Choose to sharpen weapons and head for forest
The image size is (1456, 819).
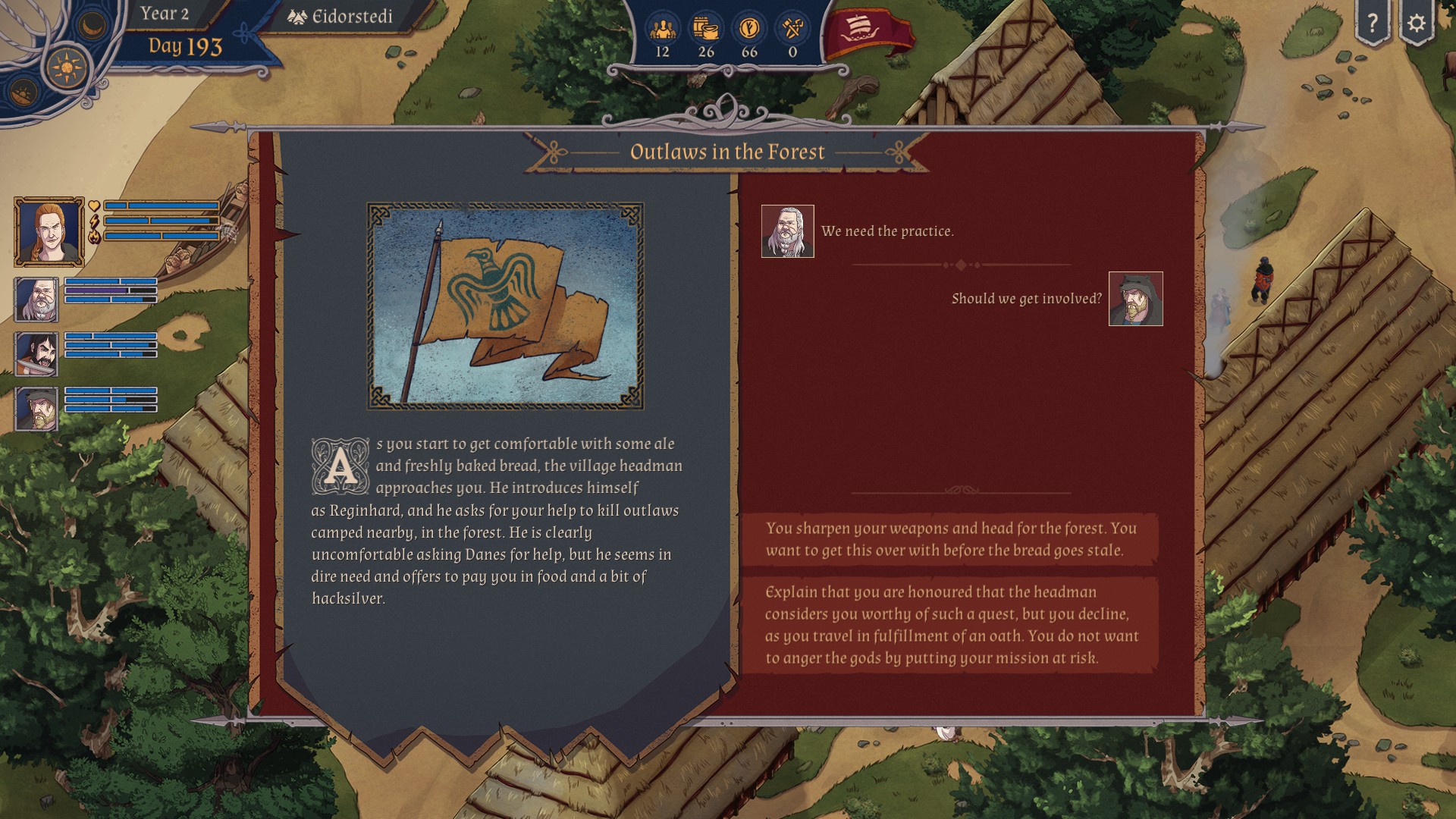click(950, 539)
